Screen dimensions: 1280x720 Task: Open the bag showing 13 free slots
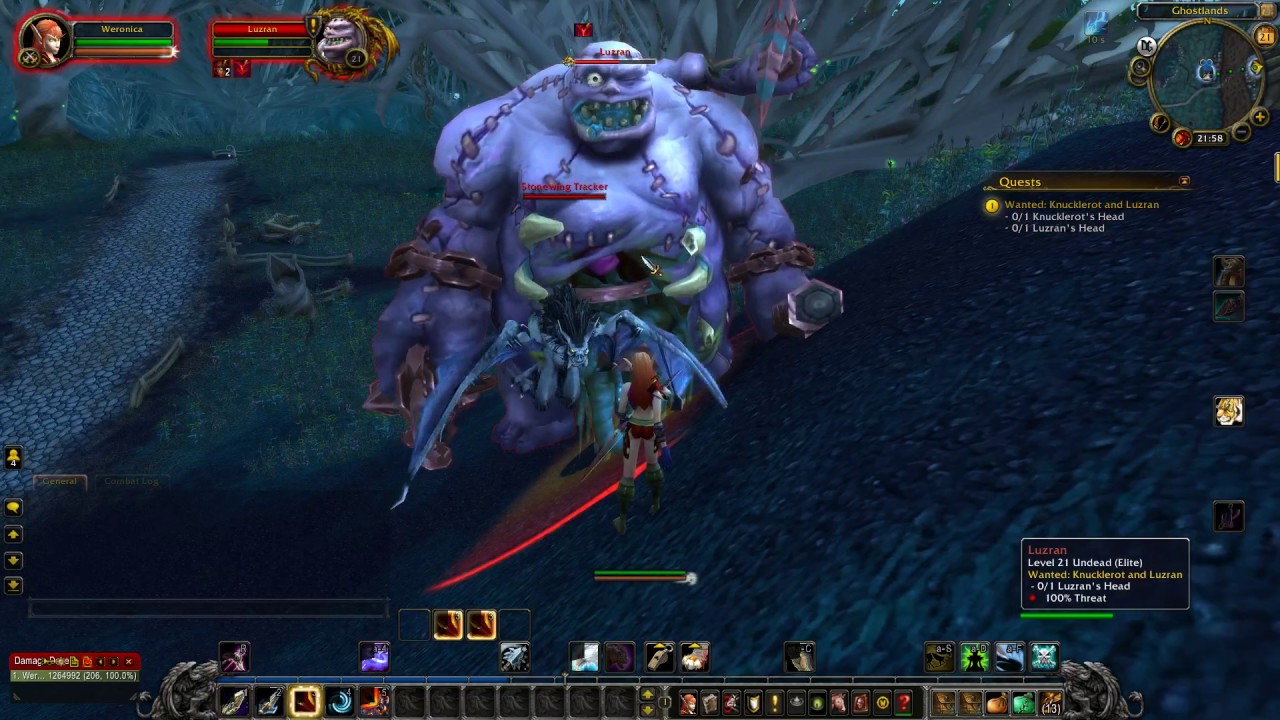pos(1049,703)
